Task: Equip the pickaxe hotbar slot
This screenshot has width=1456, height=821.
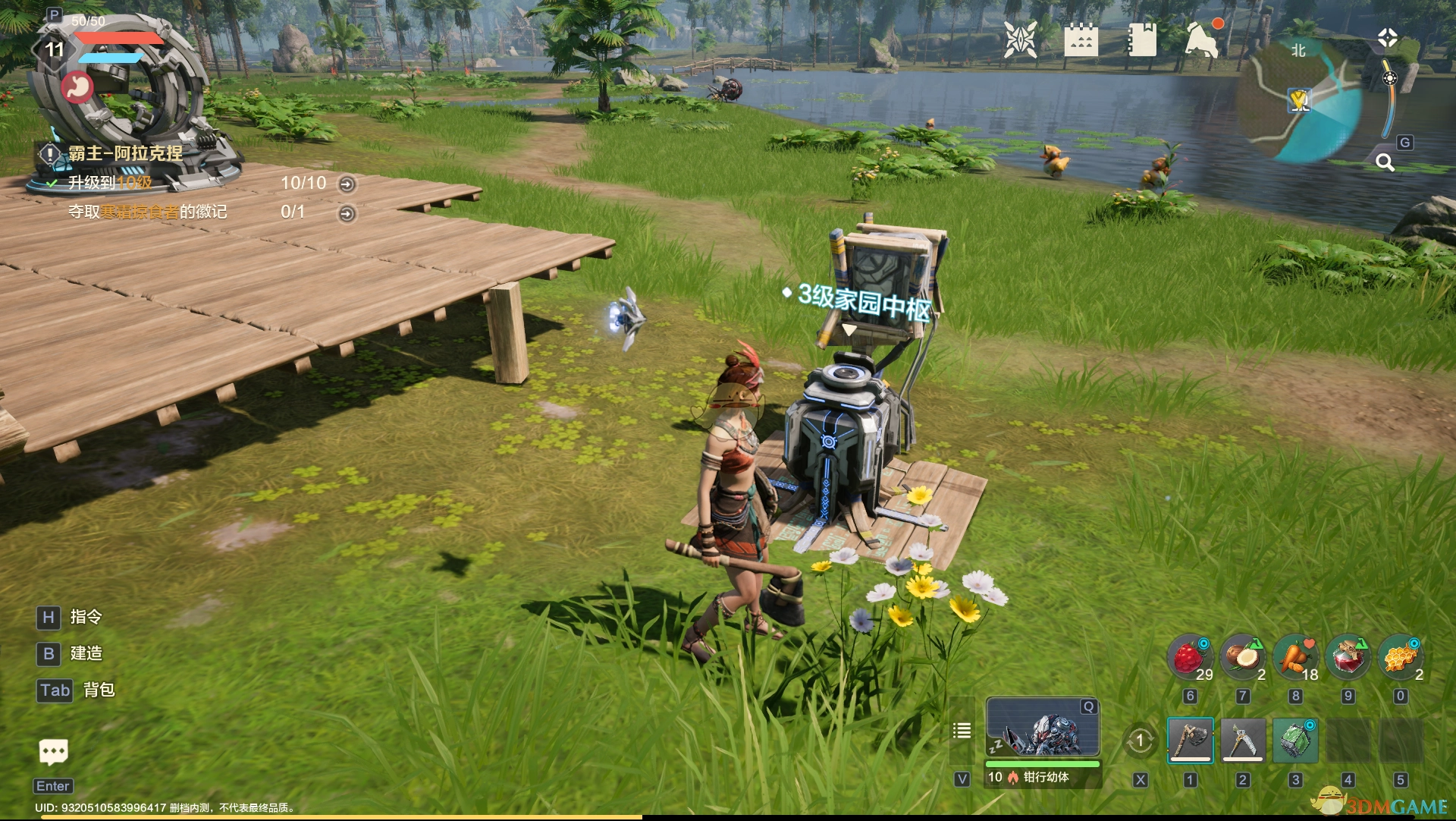Action: click(1242, 740)
